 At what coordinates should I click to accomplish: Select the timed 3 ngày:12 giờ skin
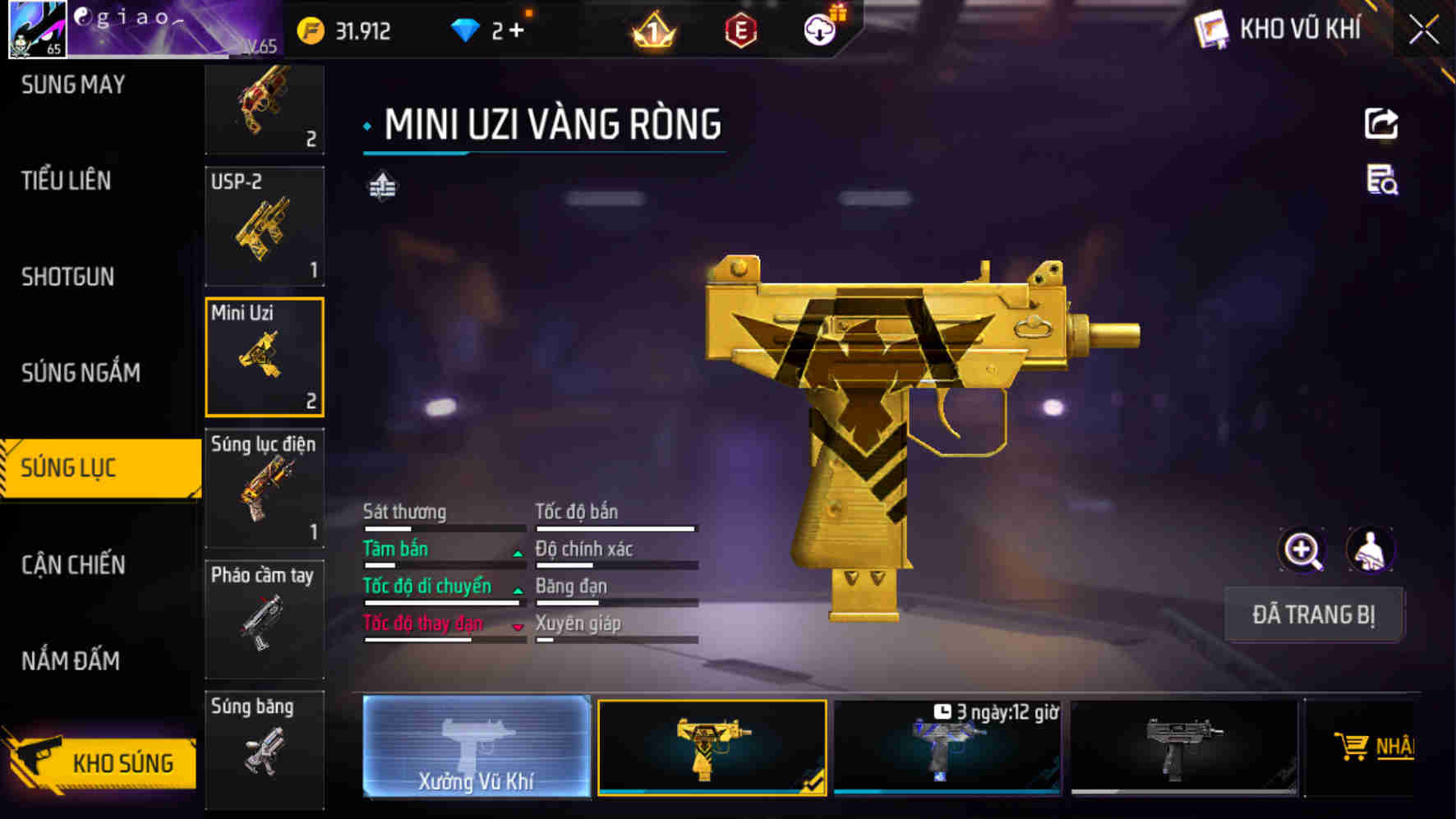pos(947,748)
